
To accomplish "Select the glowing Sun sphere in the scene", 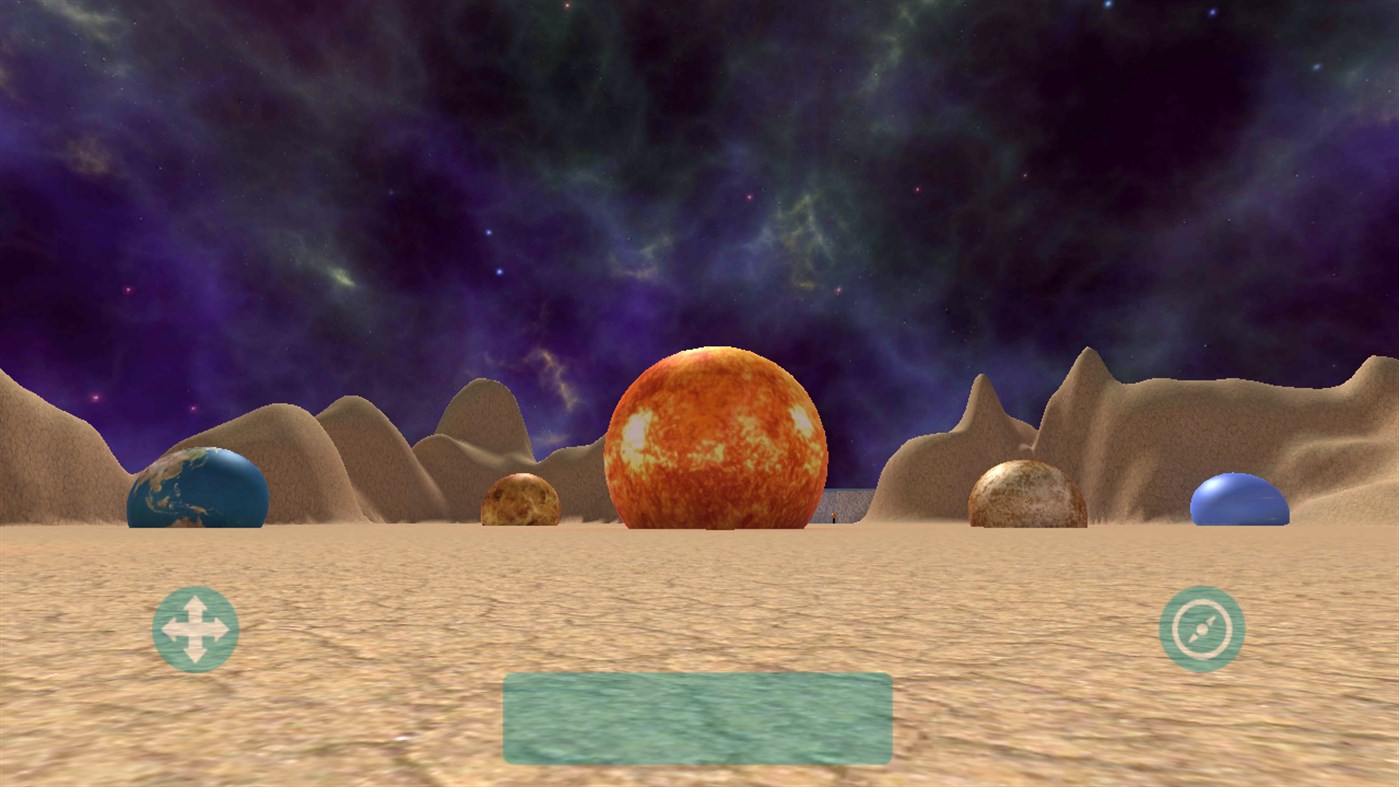I will click(713, 438).
